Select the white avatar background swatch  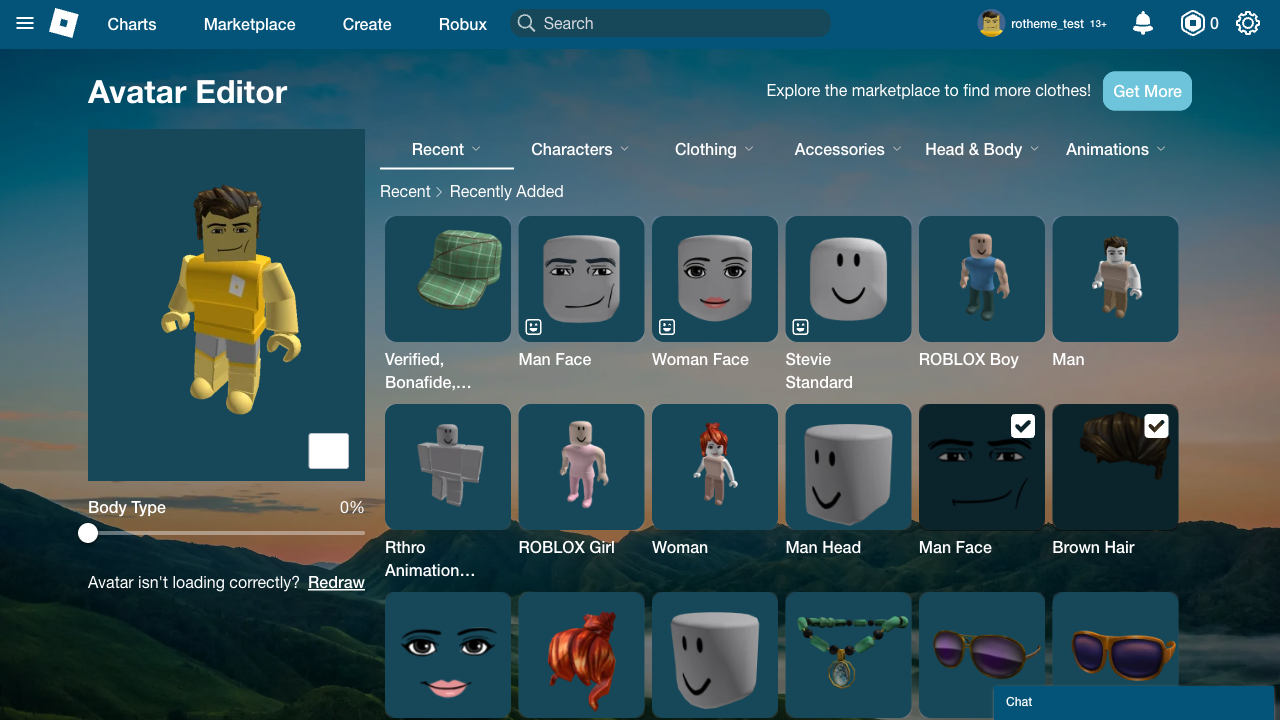tap(328, 451)
